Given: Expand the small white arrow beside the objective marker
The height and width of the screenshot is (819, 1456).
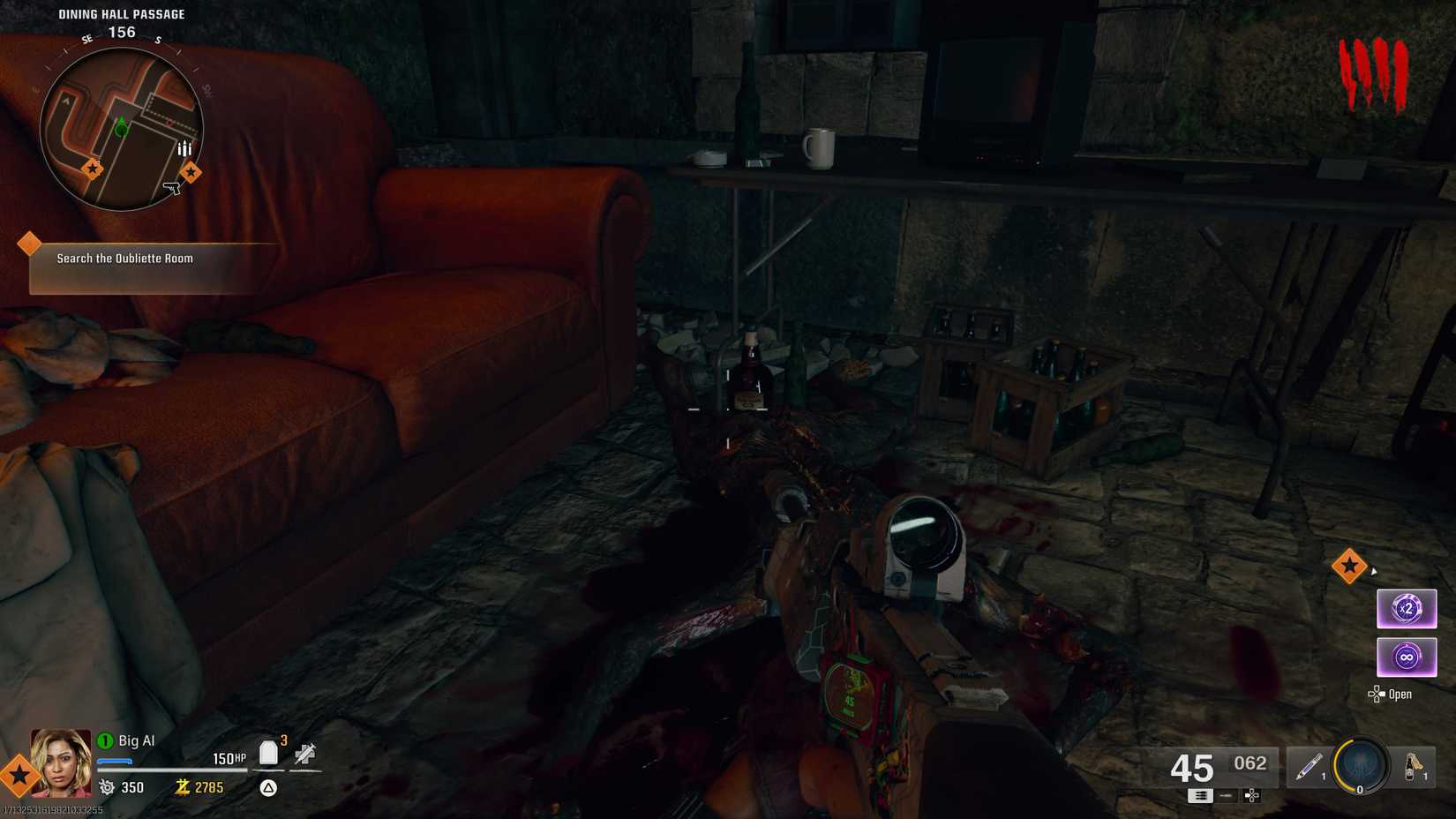Looking at the screenshot, I should (x=1375, y=569).
